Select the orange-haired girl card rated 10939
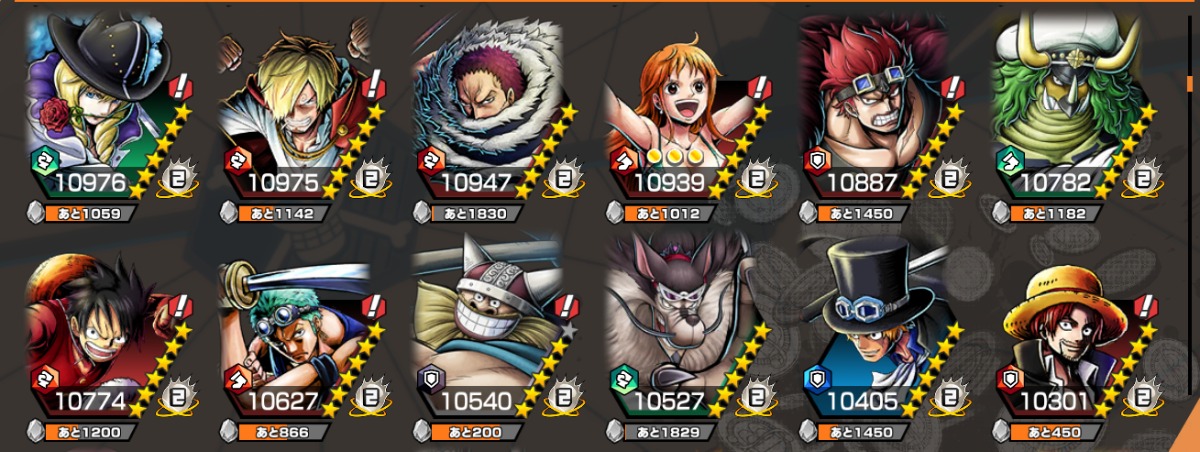 [685, 110]
